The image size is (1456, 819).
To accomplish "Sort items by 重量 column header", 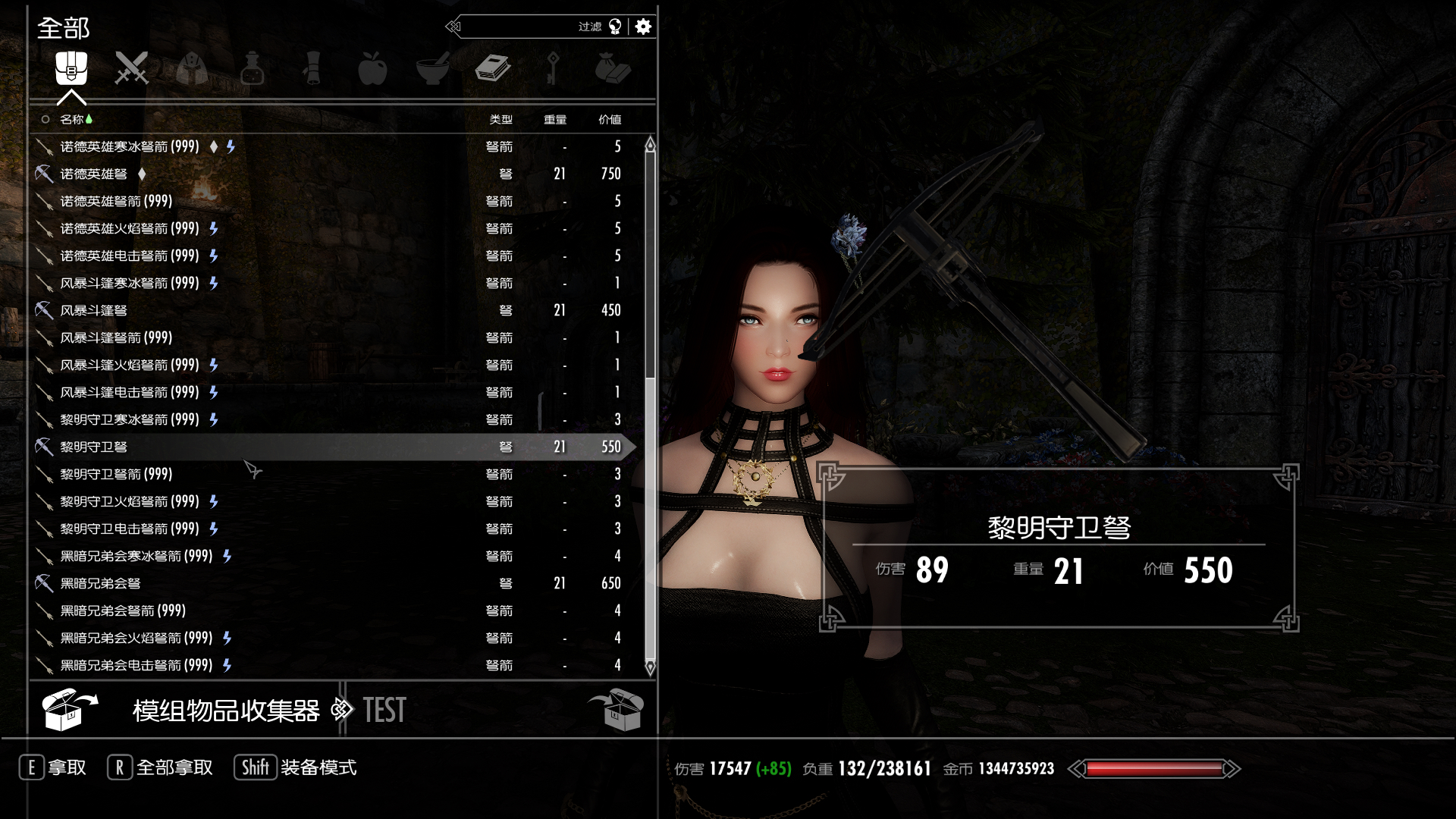I will [x=555, y=119].
